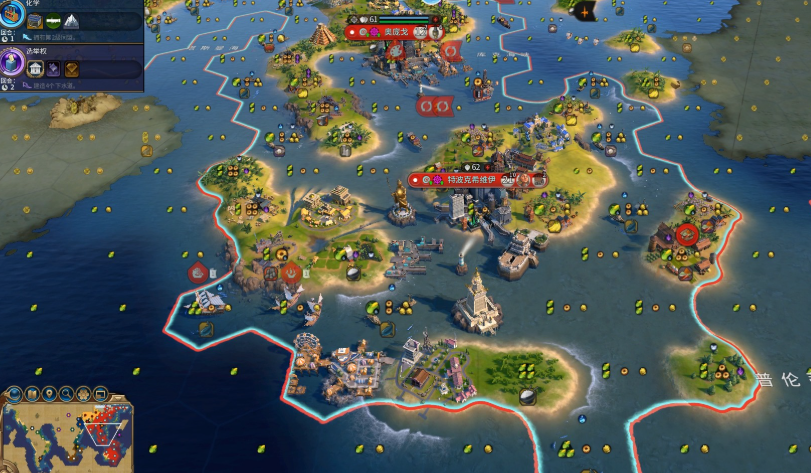This screenshot has width=811, height=473.
Task: Open the Suffrage civic icon
Action: click(x=12, y=64)
